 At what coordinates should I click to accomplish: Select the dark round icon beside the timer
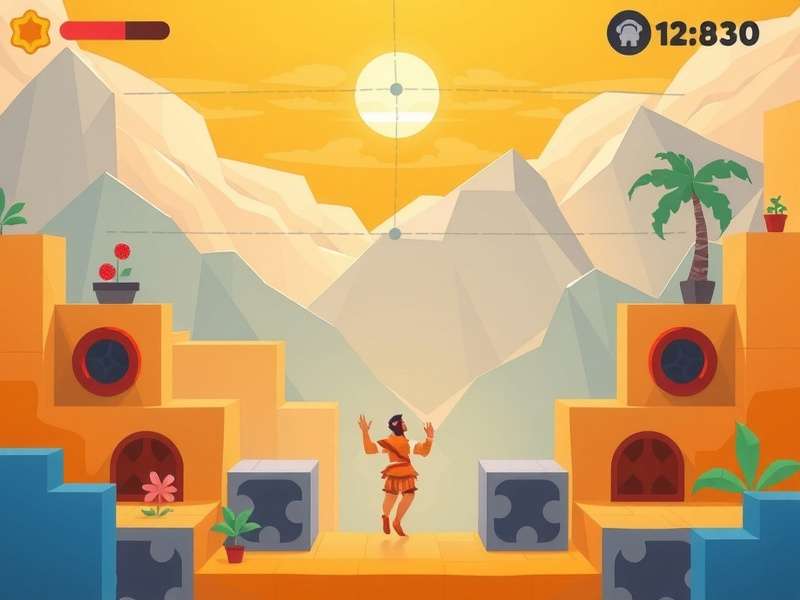point(628,33)
